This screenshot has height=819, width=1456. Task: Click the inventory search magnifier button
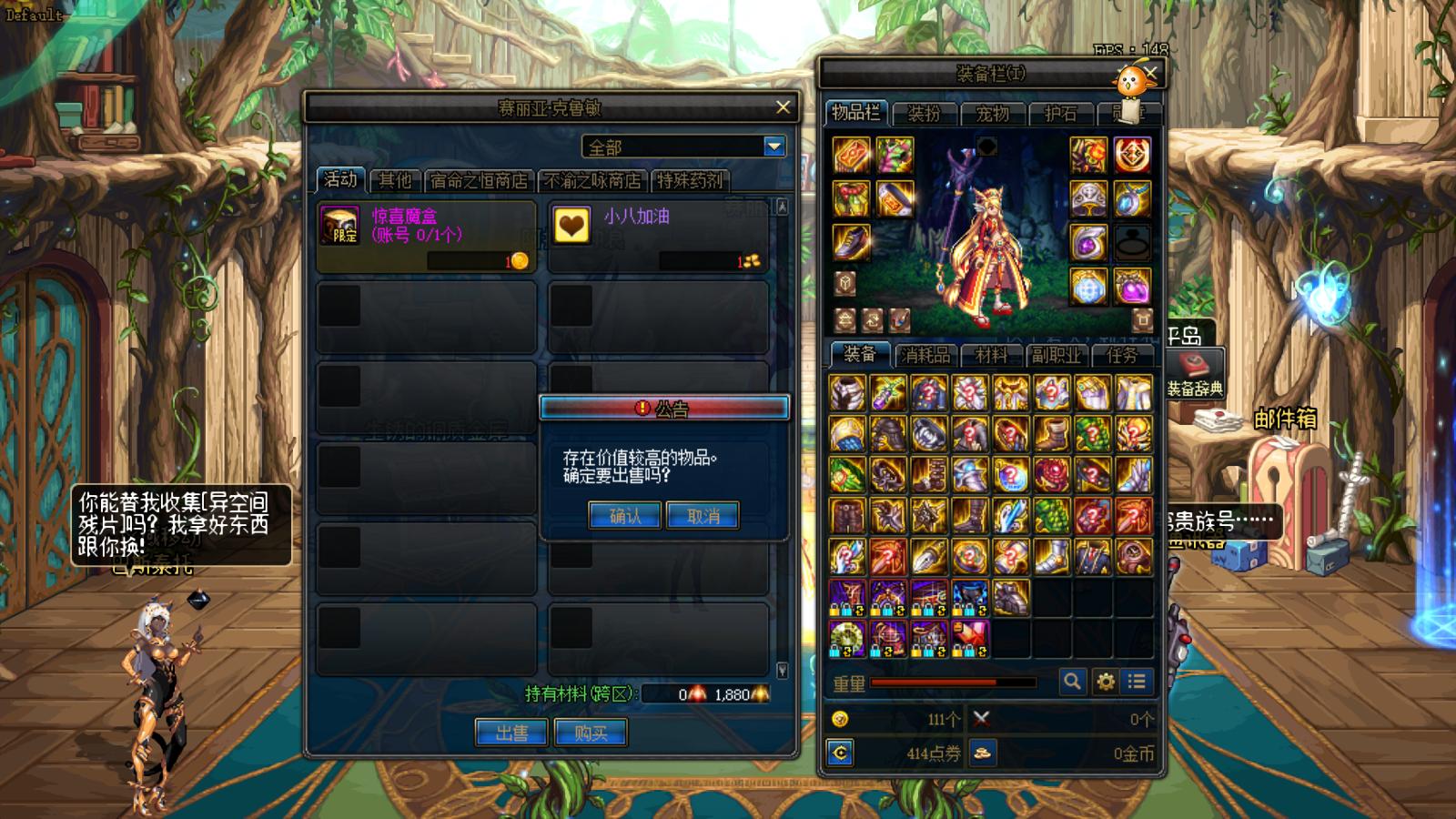pos(1072,681)
